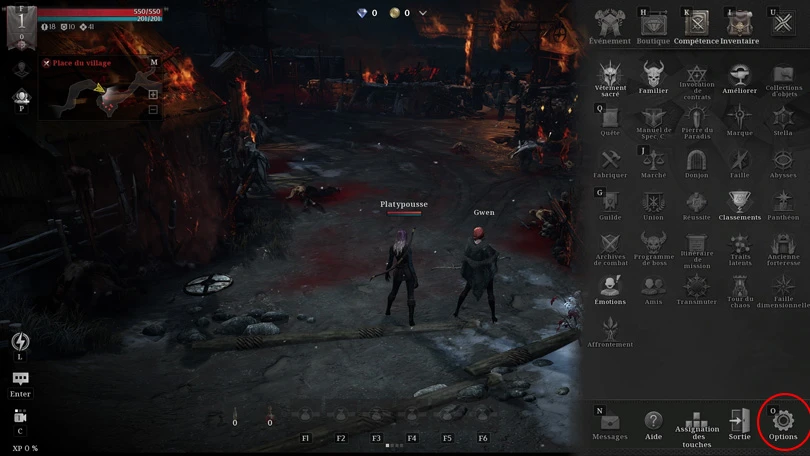Open the Boutique shop
This screenshot has height=456, width=810.
coord(653,23)
